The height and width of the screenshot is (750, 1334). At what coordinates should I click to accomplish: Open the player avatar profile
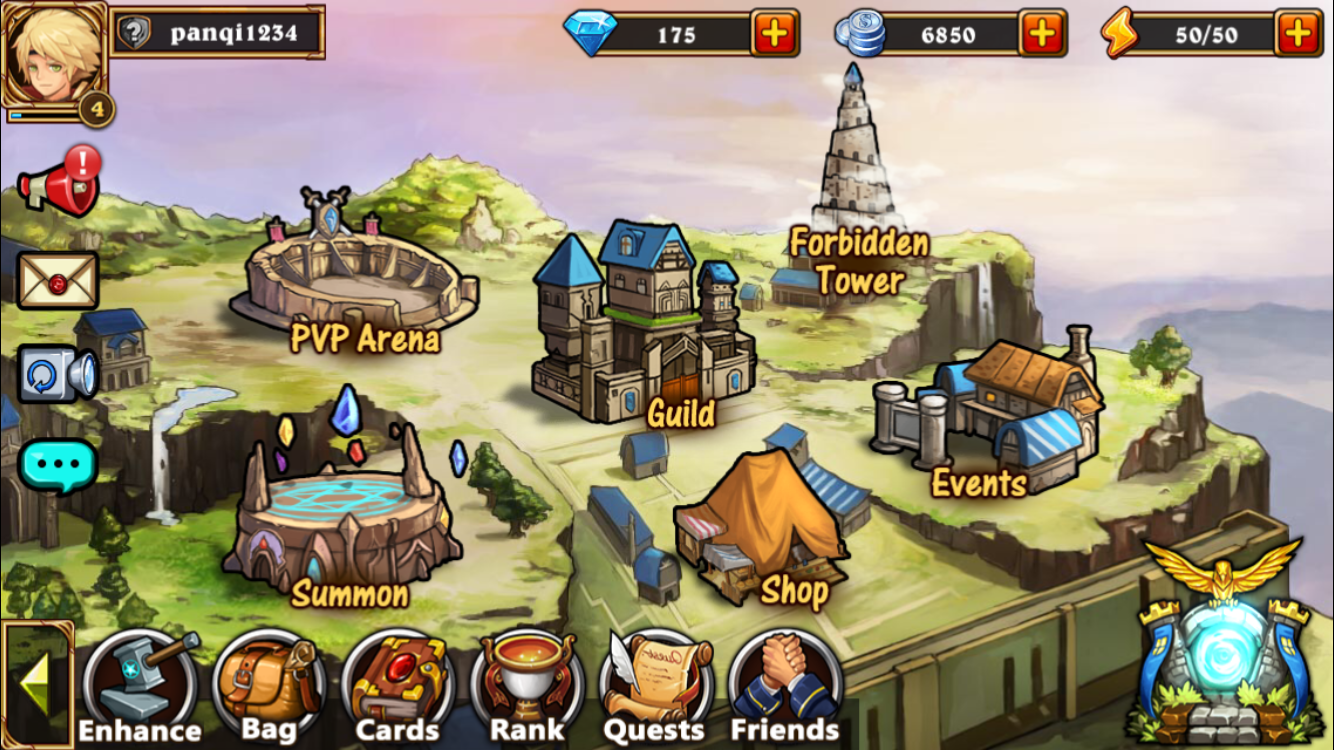pos(54,55)
